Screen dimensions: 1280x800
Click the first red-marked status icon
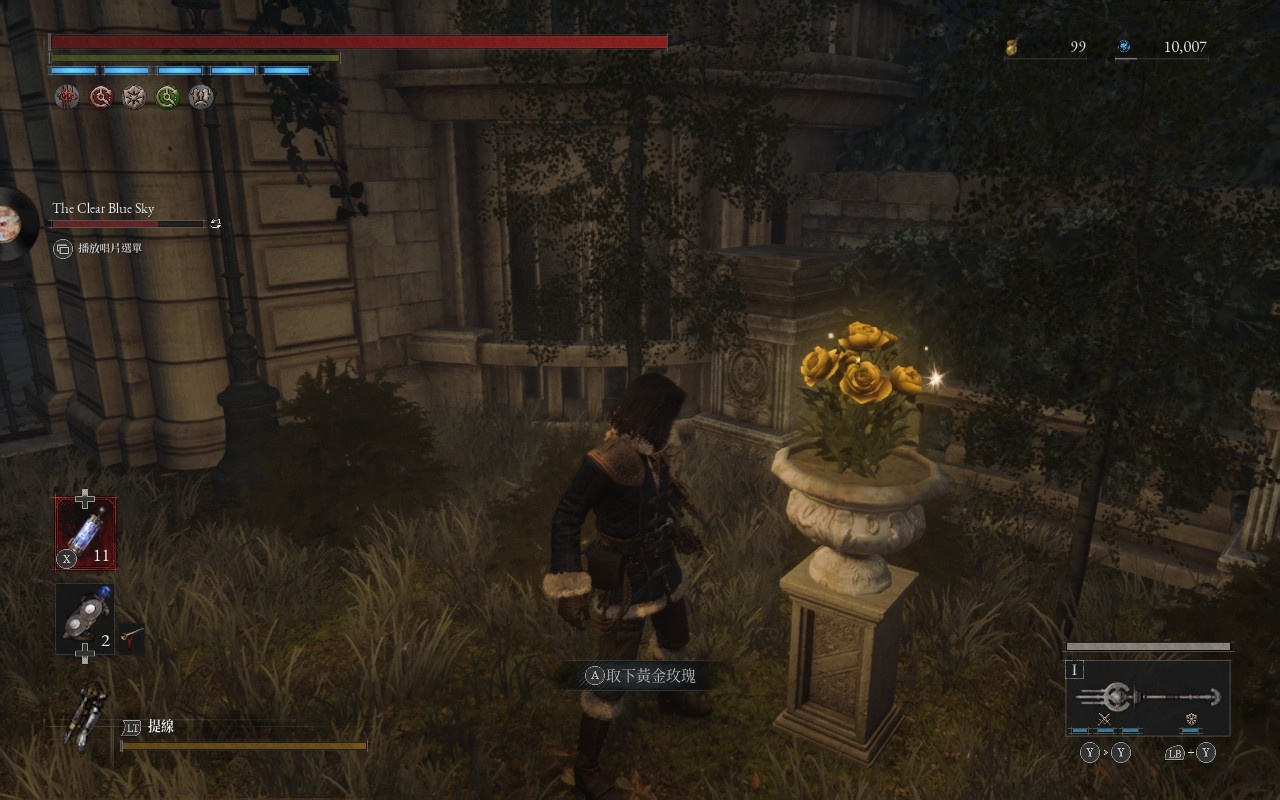pyautogui.click(x=68, y=97)
